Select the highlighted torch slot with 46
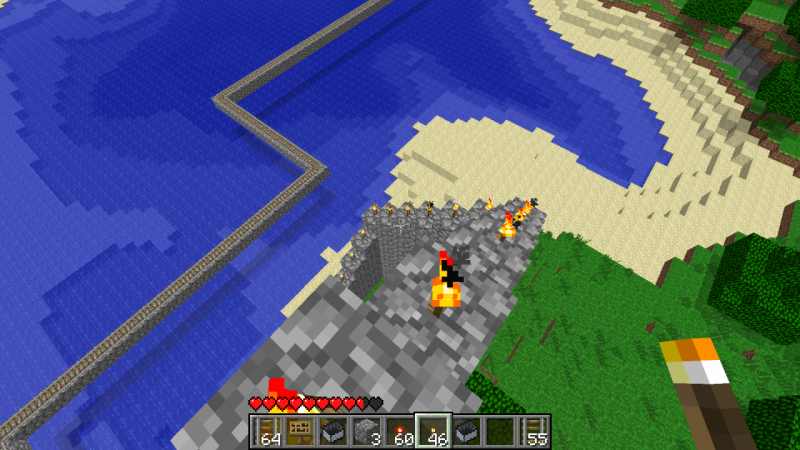The width and height of the screenshot is (800, 450). point(433,431)
